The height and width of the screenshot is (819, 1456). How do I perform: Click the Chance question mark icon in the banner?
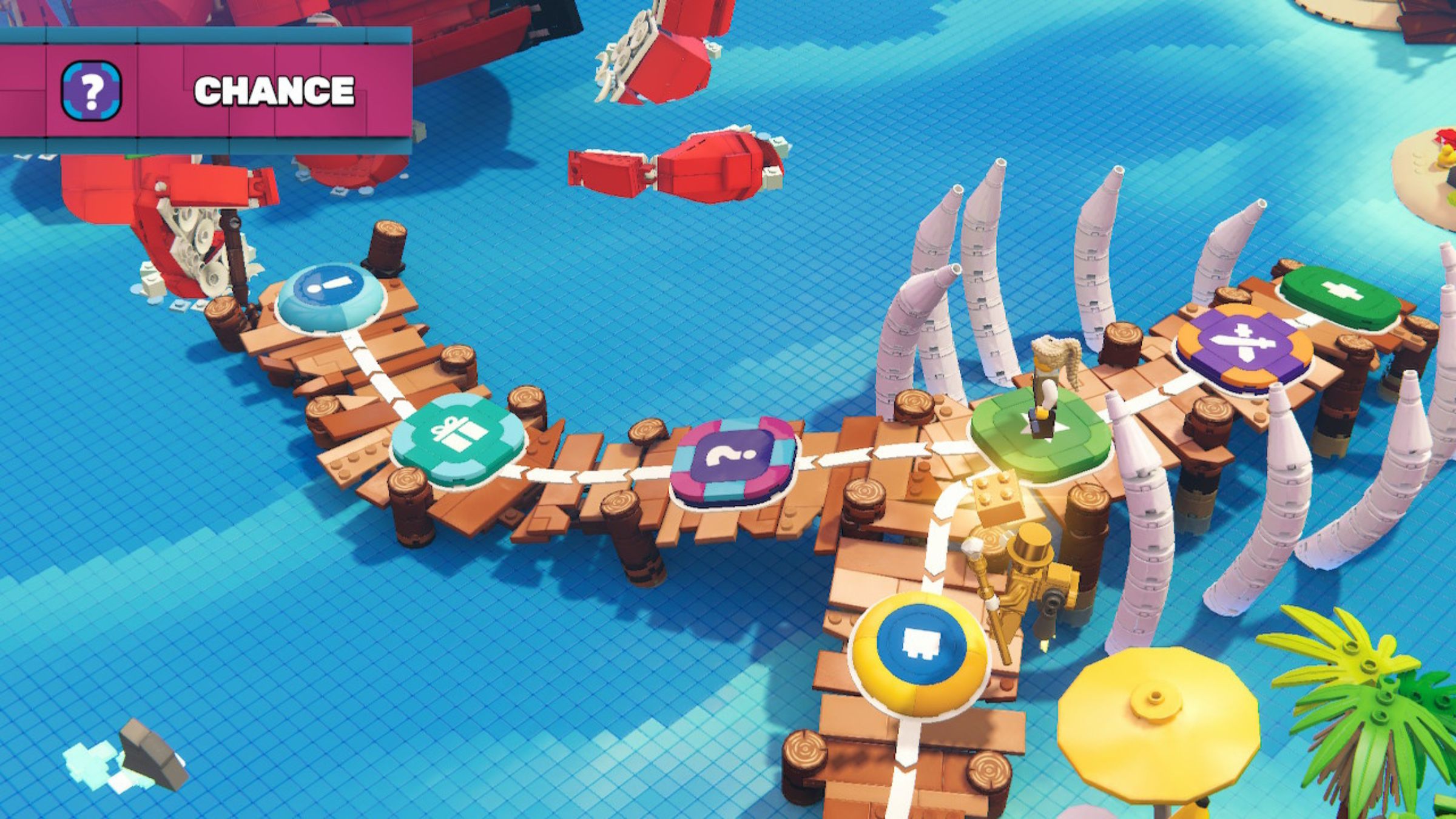[x=92, y=90]
